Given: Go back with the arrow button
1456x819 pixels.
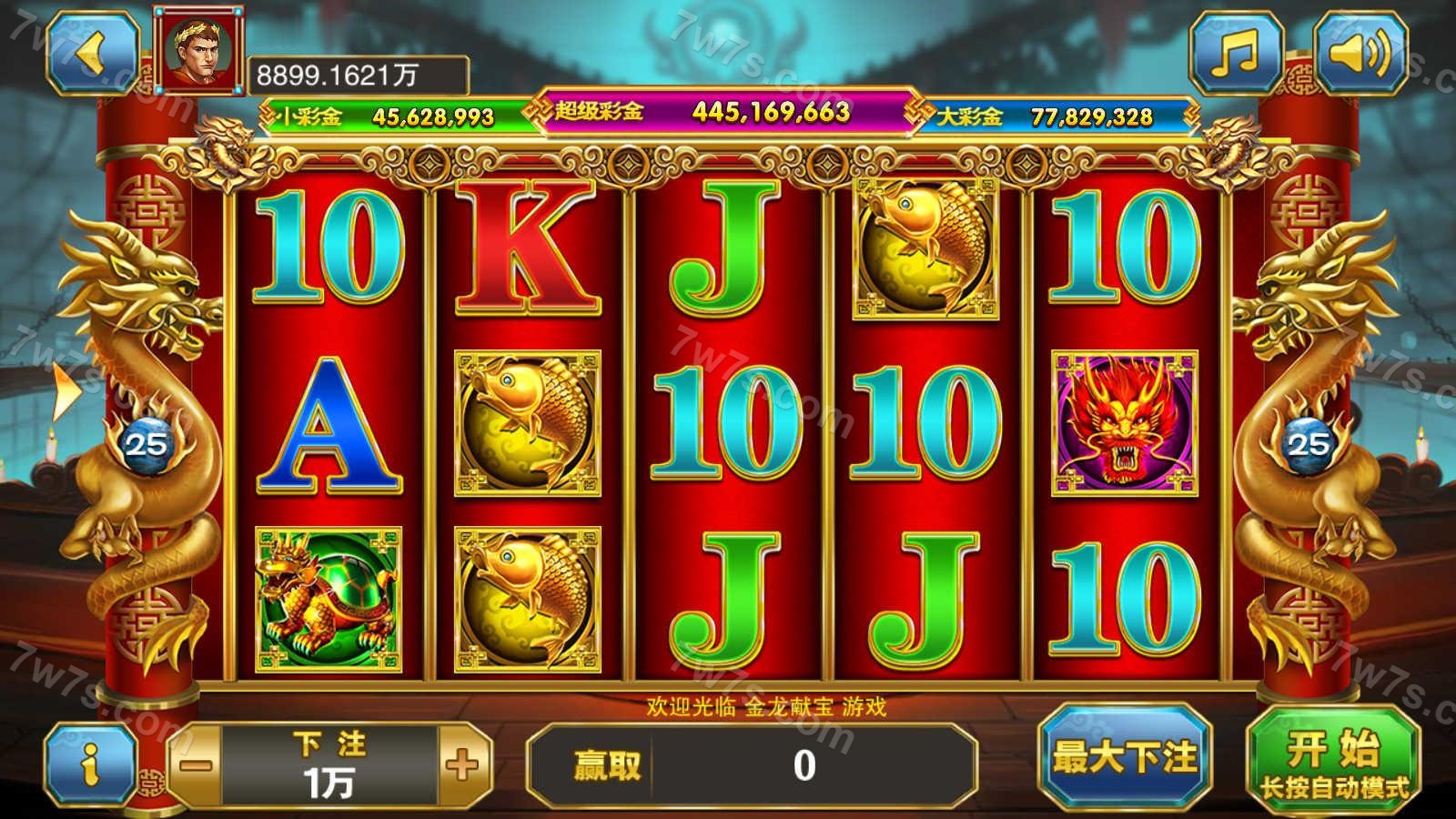Looking at the screenshot, I should [x=92, y=53].
